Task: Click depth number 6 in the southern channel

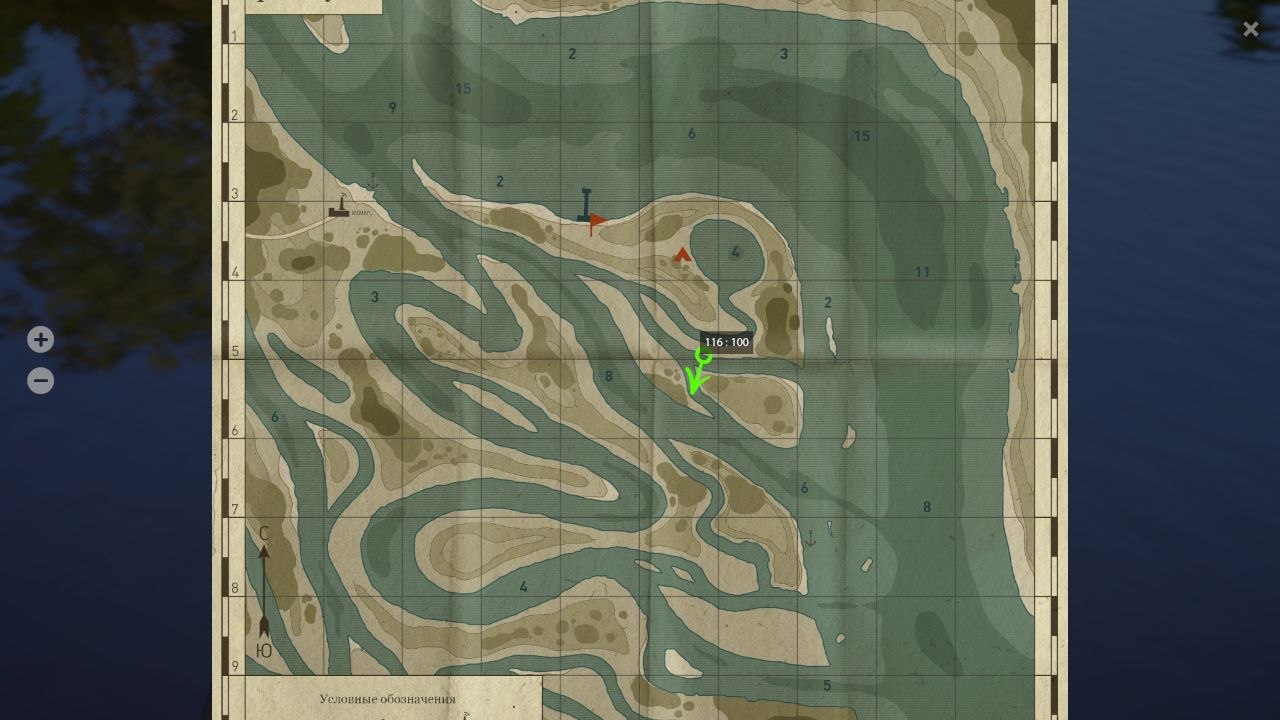Action: [801, 488]
